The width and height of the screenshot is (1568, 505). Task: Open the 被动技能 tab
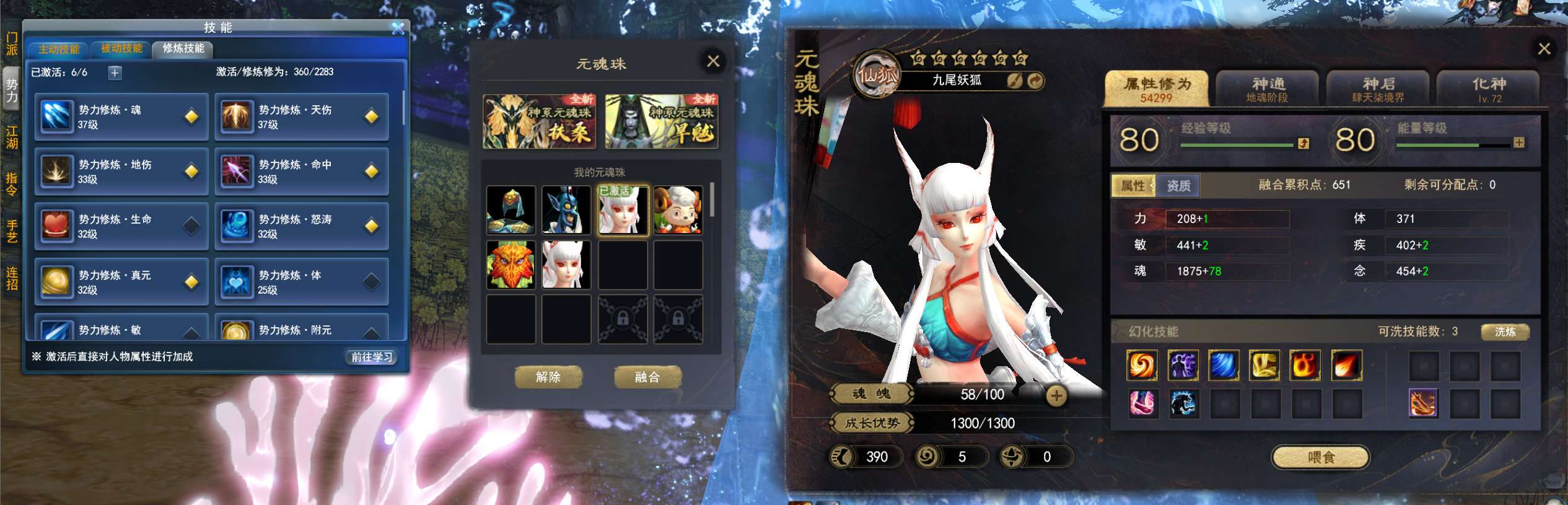point(121,48)
